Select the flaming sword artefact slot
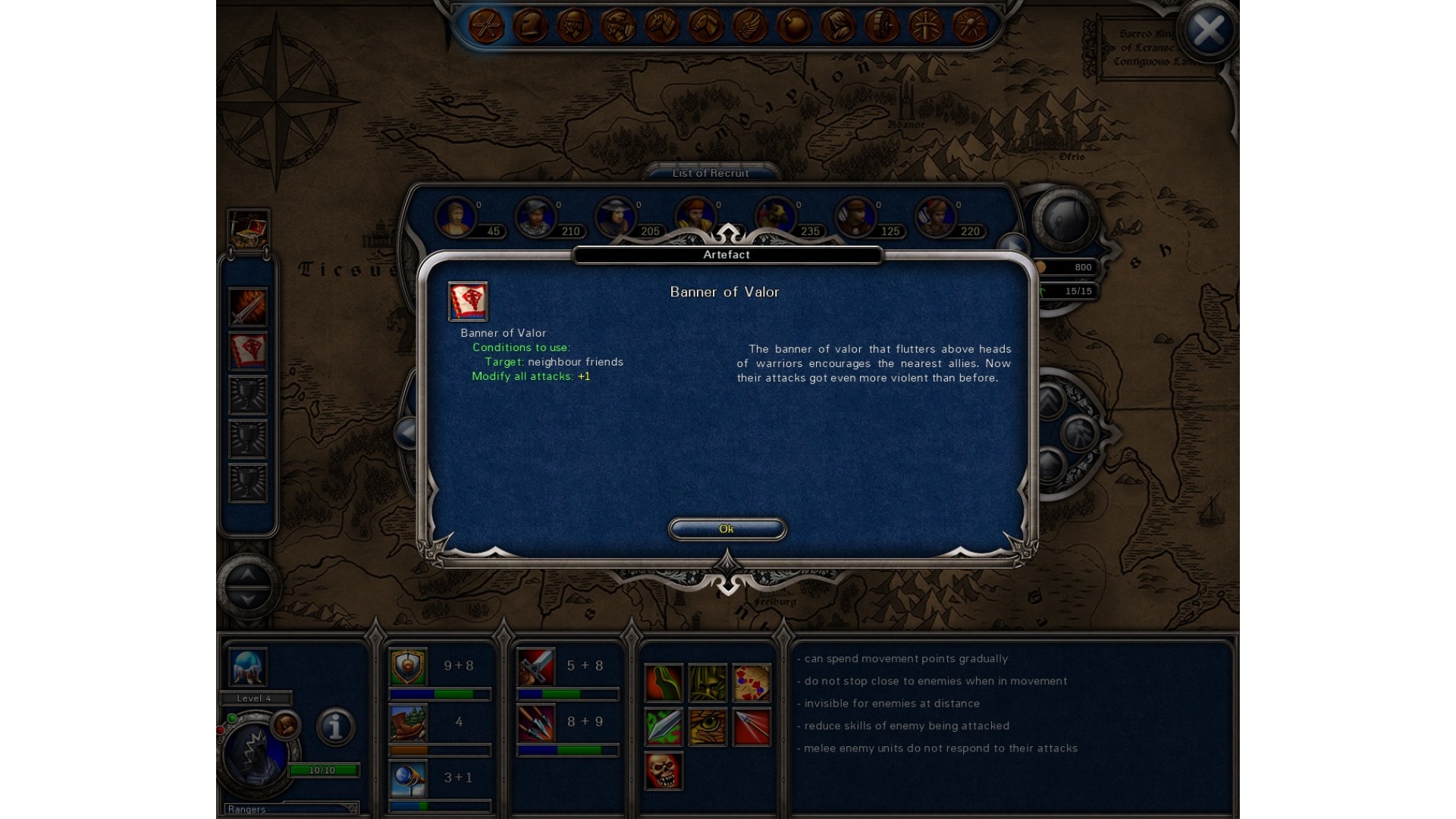1456x819 pixels. pos(248,307)
